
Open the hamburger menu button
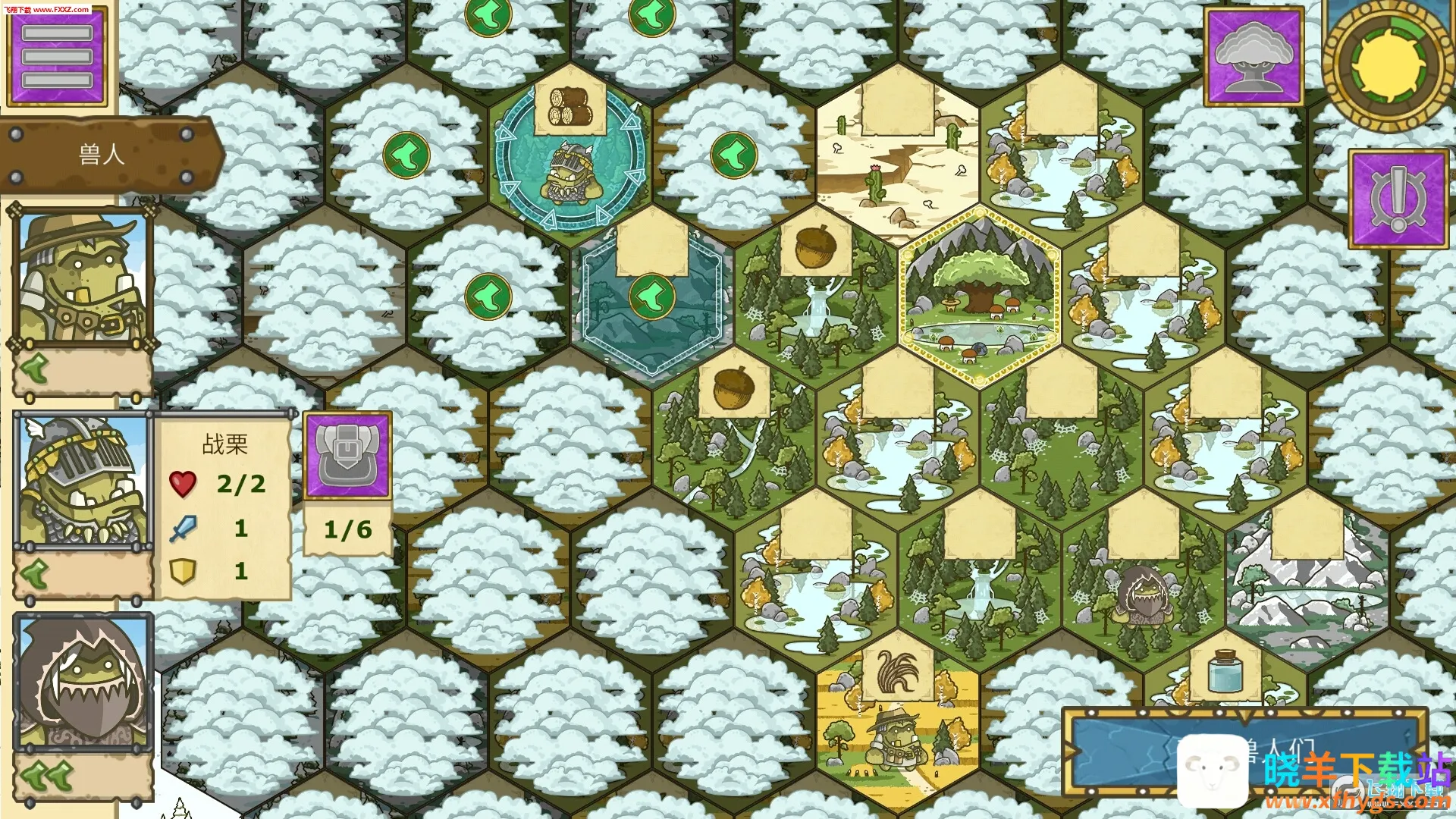[x=57, y=56]
